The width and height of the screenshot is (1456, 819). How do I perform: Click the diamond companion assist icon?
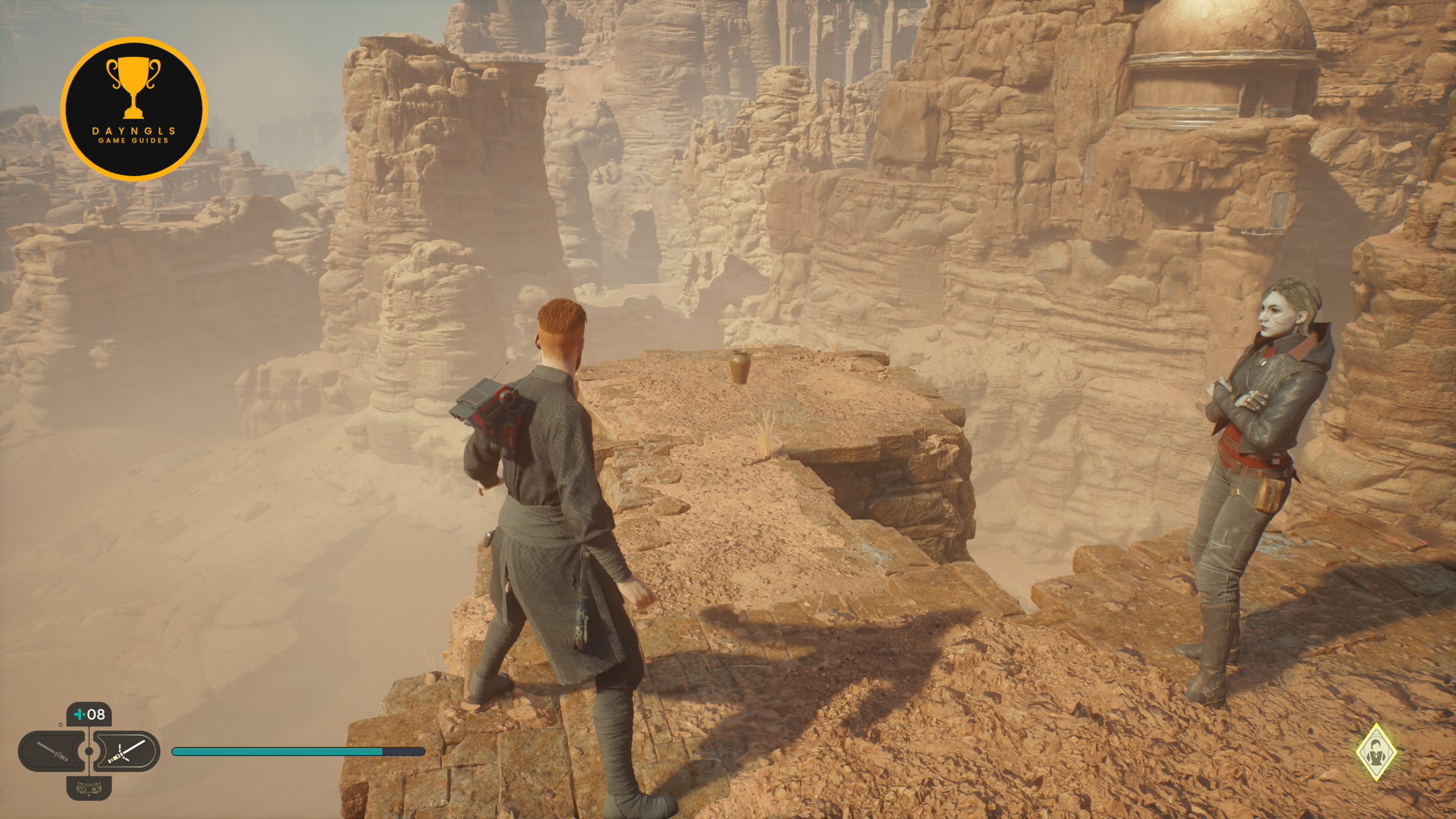pos(1376,752)
